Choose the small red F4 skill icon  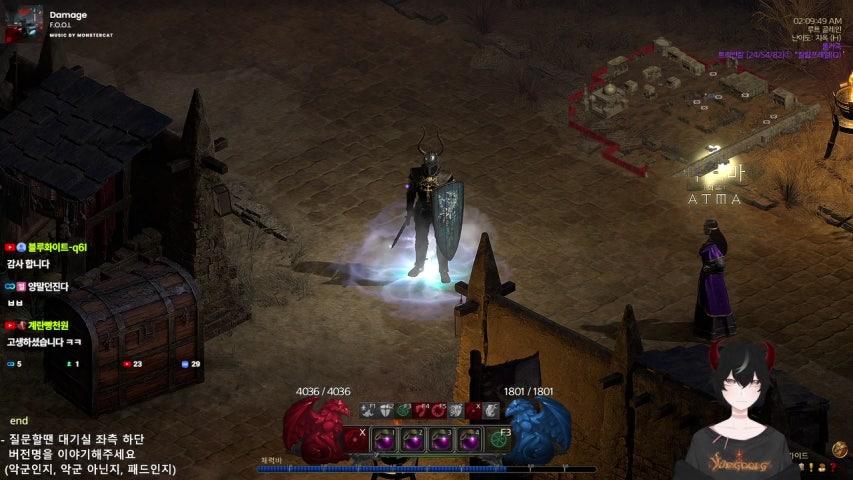tap(421, 410)
